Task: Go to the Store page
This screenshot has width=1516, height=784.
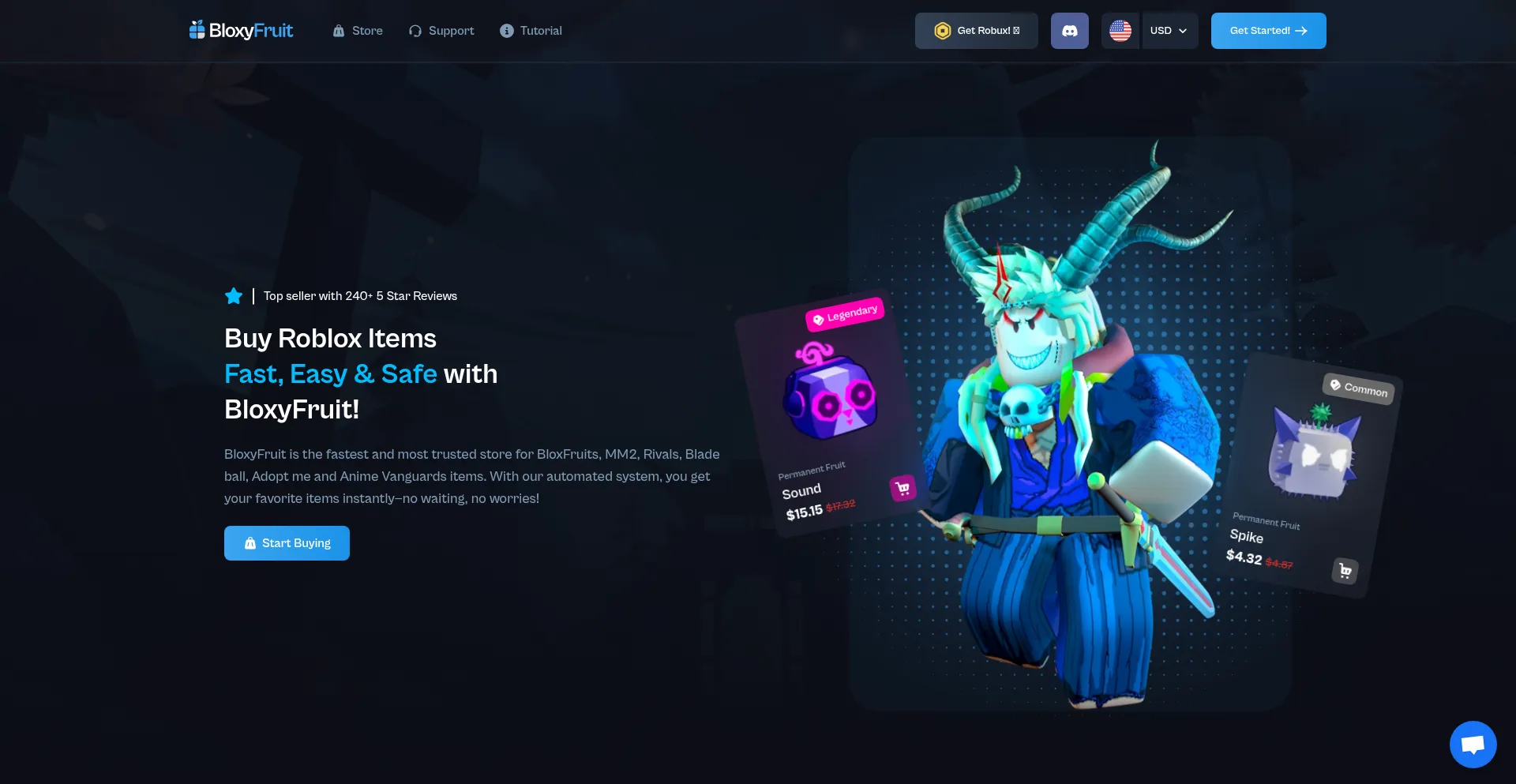Action: [358, 31]
